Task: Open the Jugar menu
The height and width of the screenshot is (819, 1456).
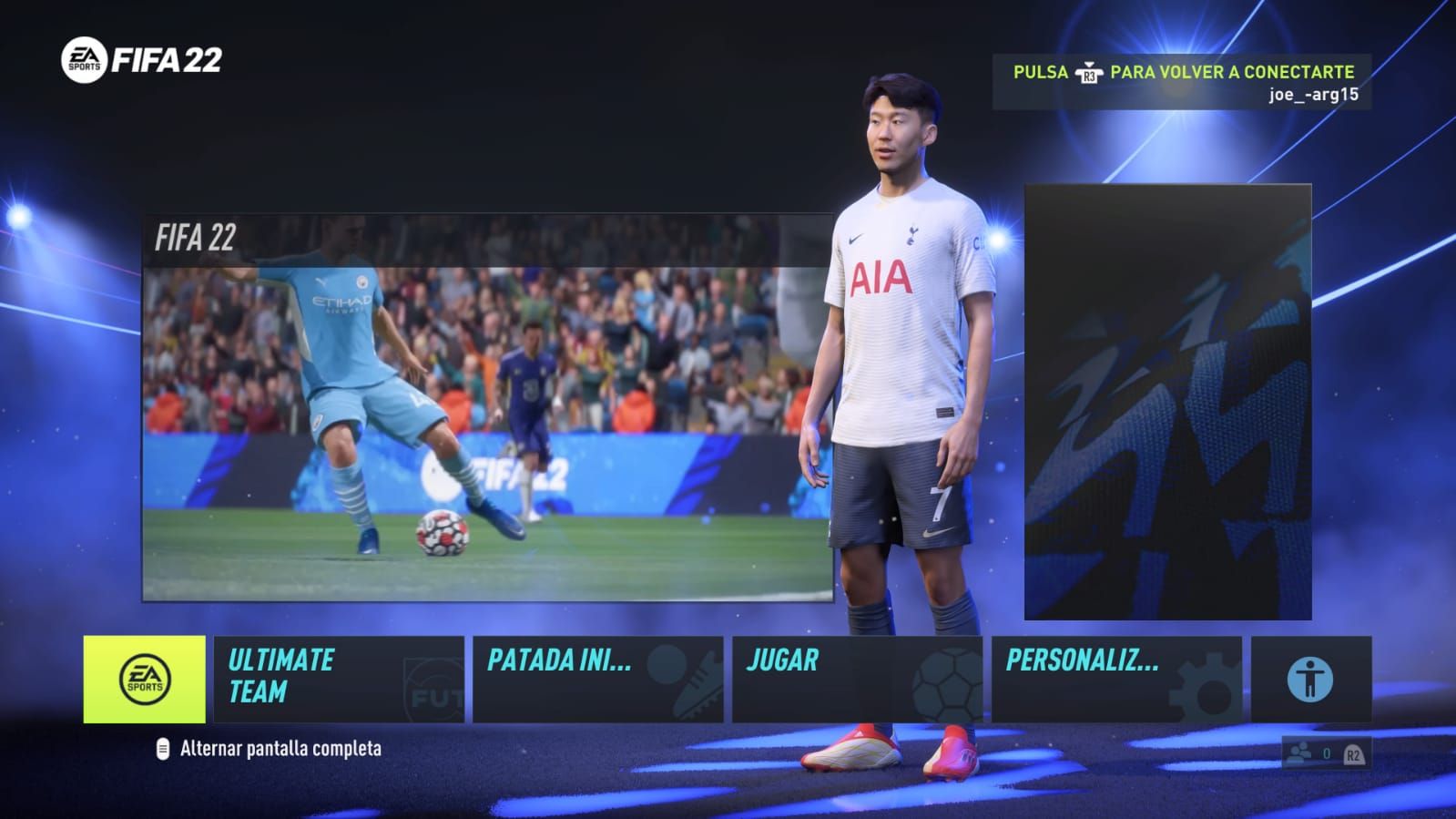Action: [856, 680]
